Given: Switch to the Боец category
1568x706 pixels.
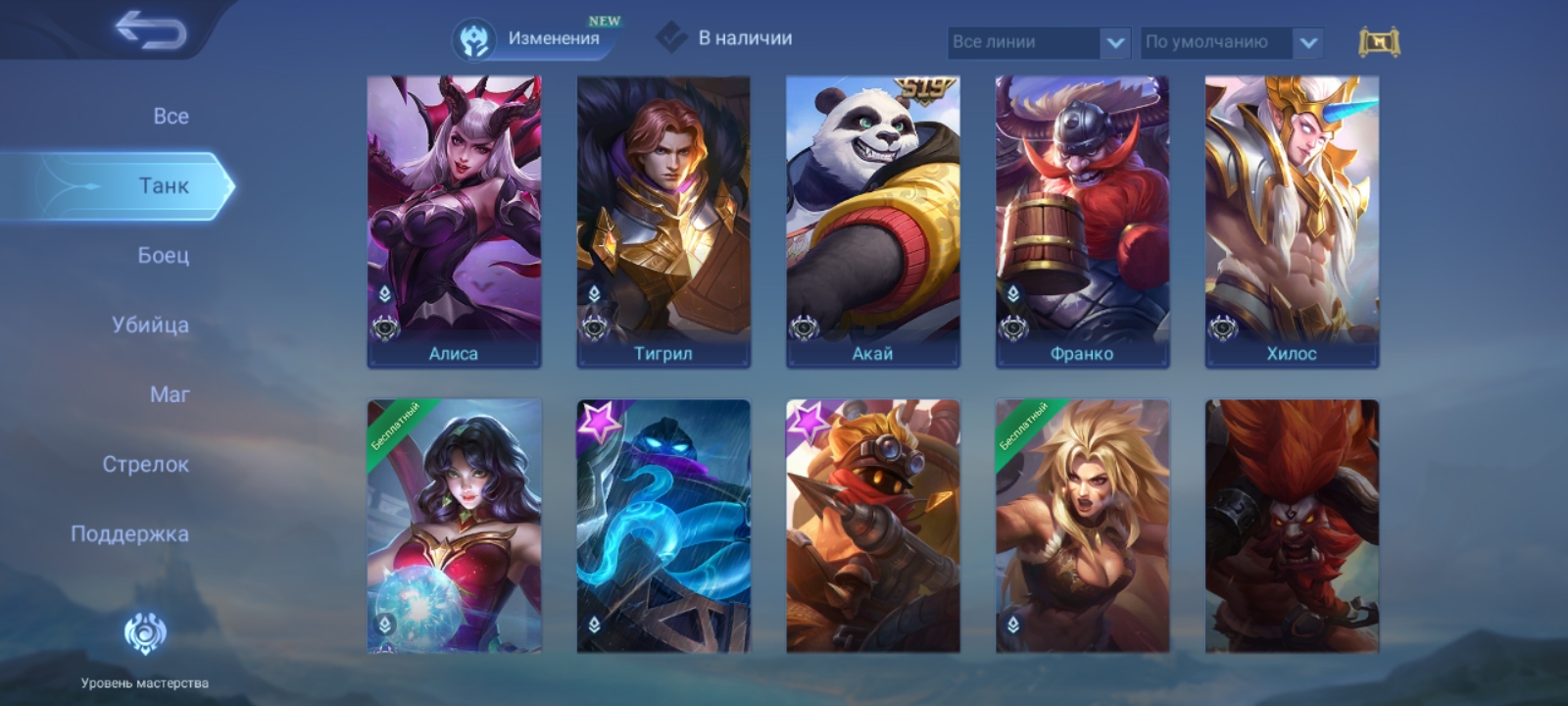Looking at the screenshot, I should [163, 255].
